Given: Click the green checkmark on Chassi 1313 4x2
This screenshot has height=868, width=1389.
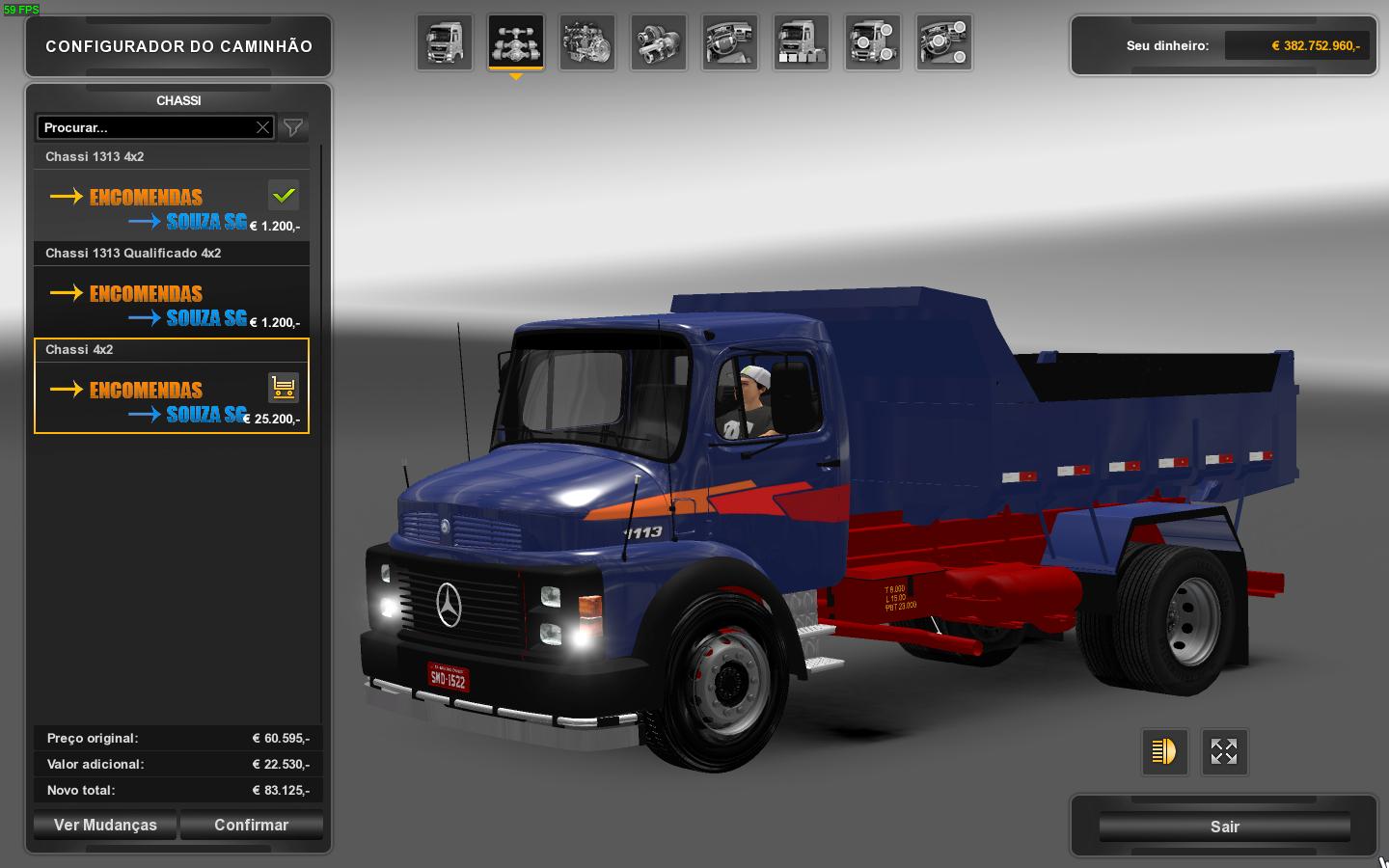Looking at the screenshot, I should point(283,195).
